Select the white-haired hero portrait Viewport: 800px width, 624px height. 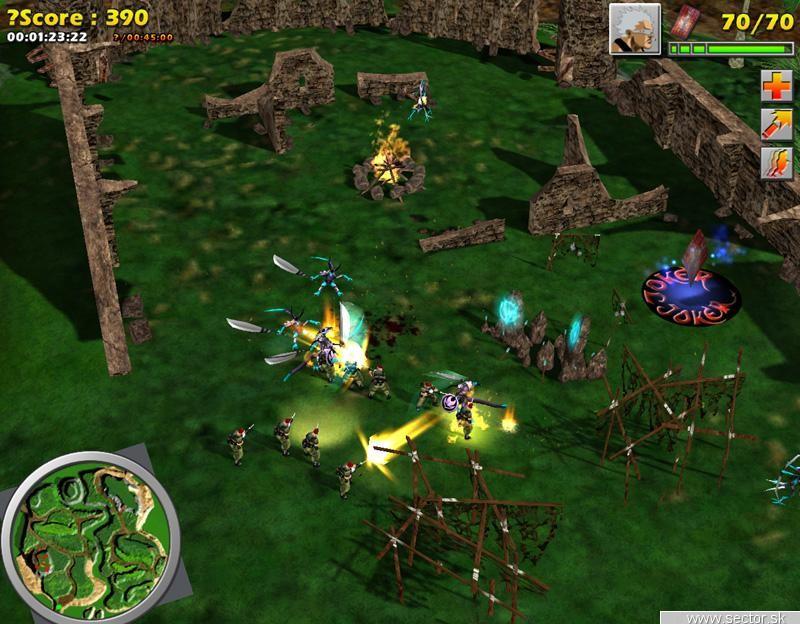[x=633, y=28]
